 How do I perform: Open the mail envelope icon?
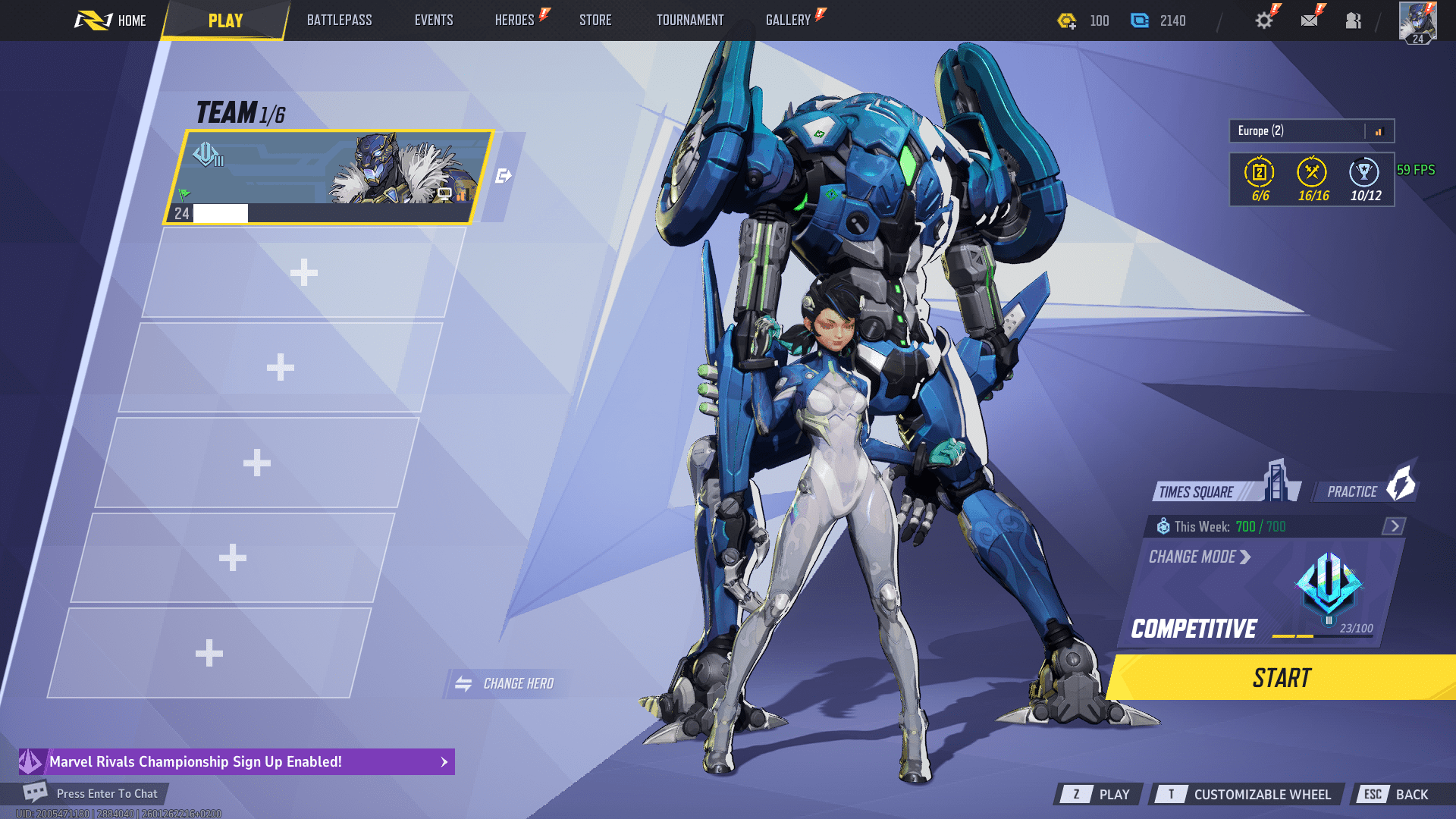(x=1309, y=20)
